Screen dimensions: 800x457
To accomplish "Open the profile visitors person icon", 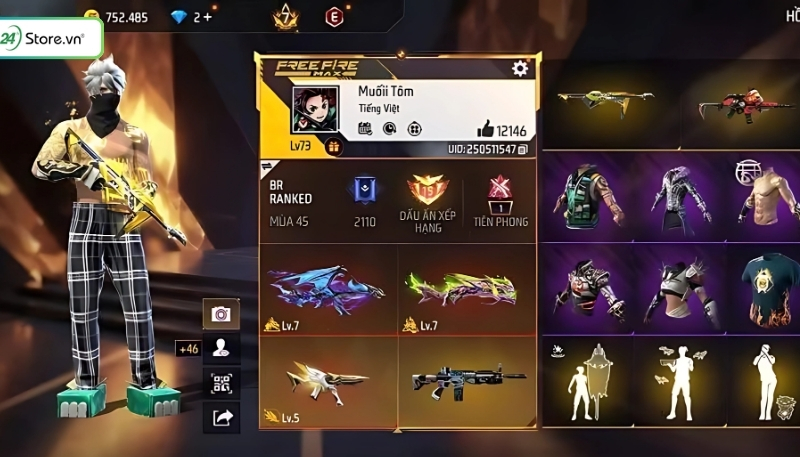I will pyautogui.click(x=220, y=348).
